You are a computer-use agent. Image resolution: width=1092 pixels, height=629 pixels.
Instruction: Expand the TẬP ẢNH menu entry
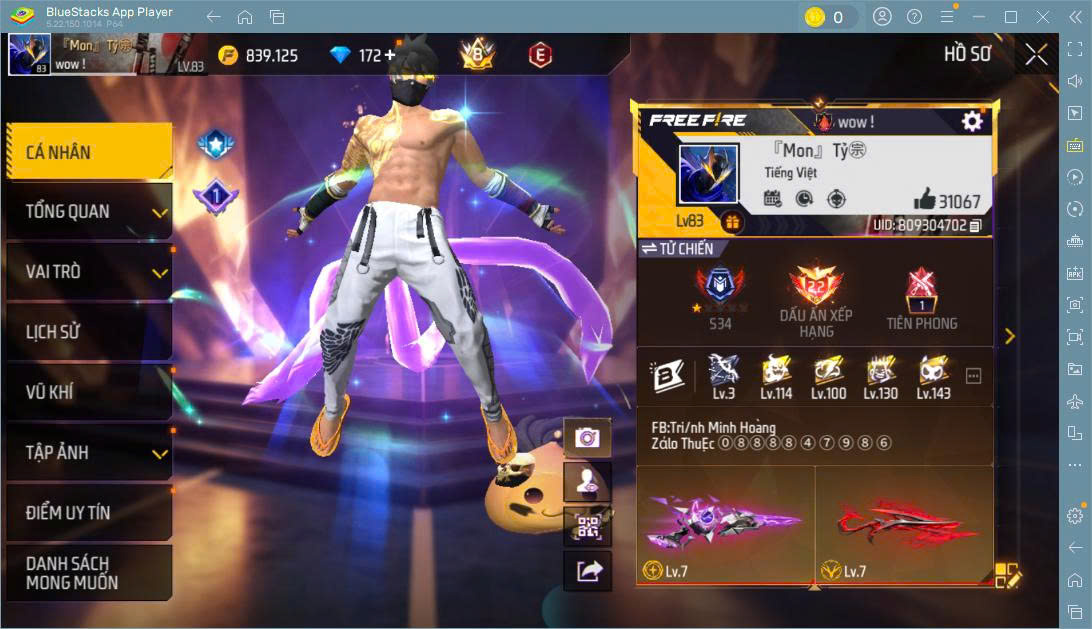coord(88,452)
